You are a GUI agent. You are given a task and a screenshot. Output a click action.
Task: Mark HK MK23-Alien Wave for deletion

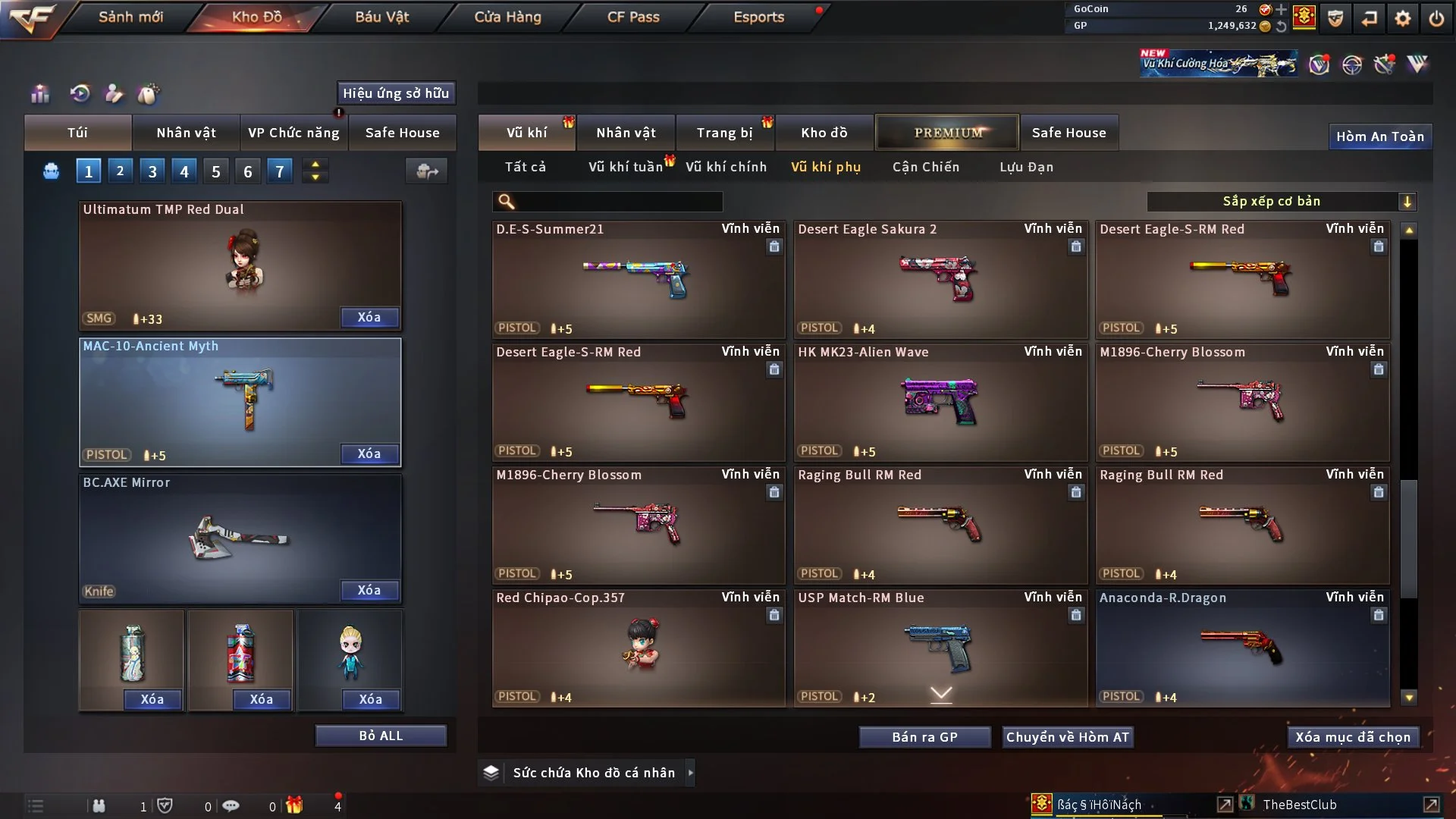[x=1077, y=369]
